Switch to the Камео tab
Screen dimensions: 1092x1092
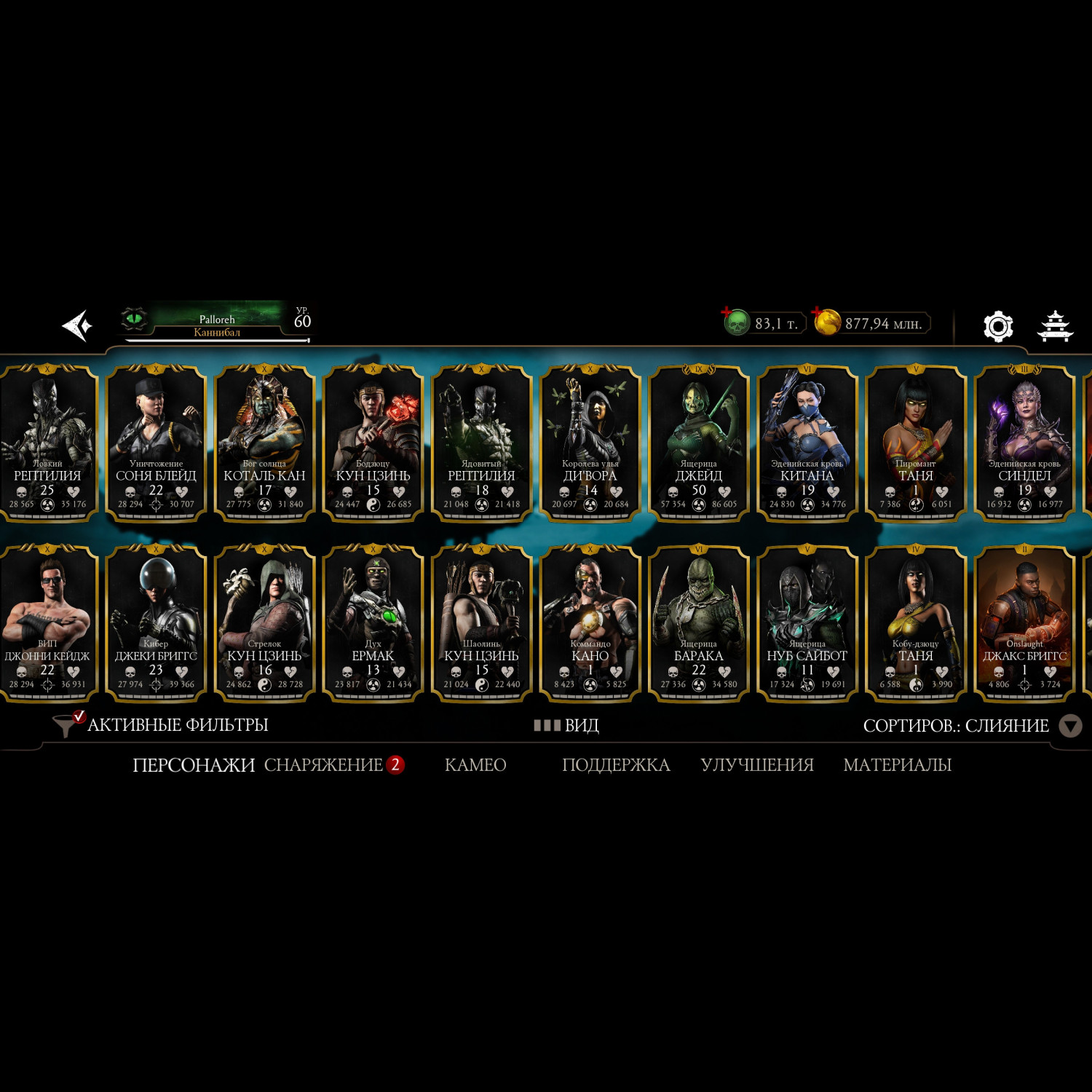tap(475, 764)
